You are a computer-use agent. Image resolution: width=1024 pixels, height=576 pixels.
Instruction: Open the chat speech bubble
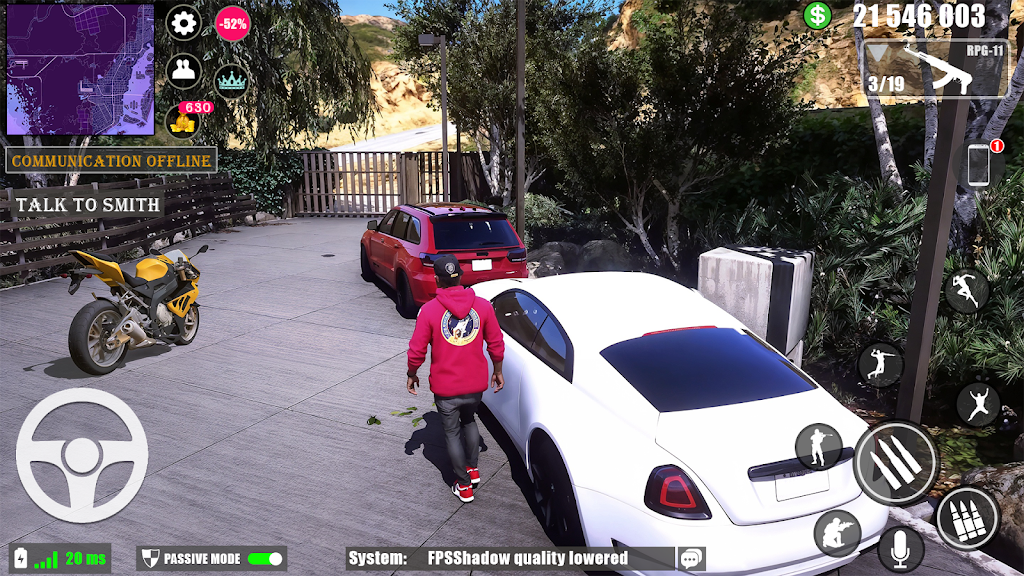pos(690,558)
